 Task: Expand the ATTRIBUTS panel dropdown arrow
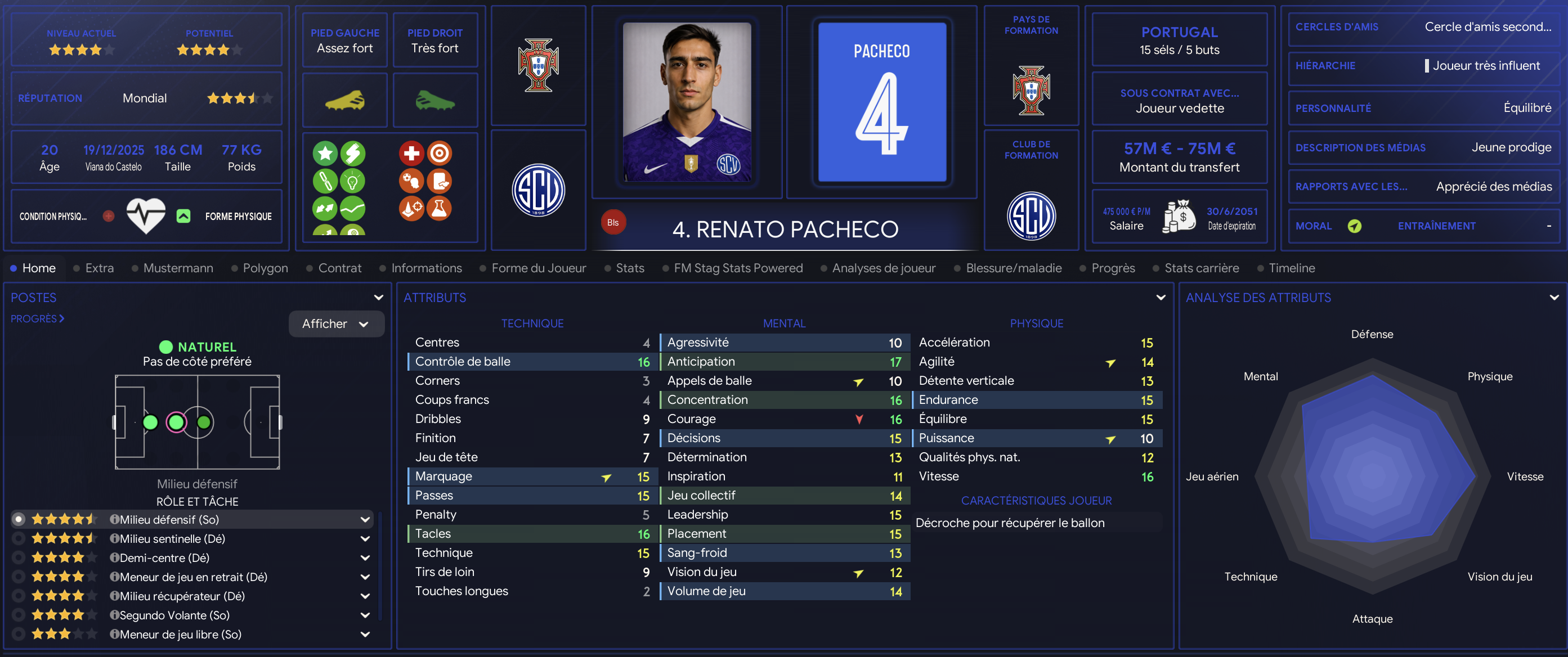click(x=1161, y=298)
